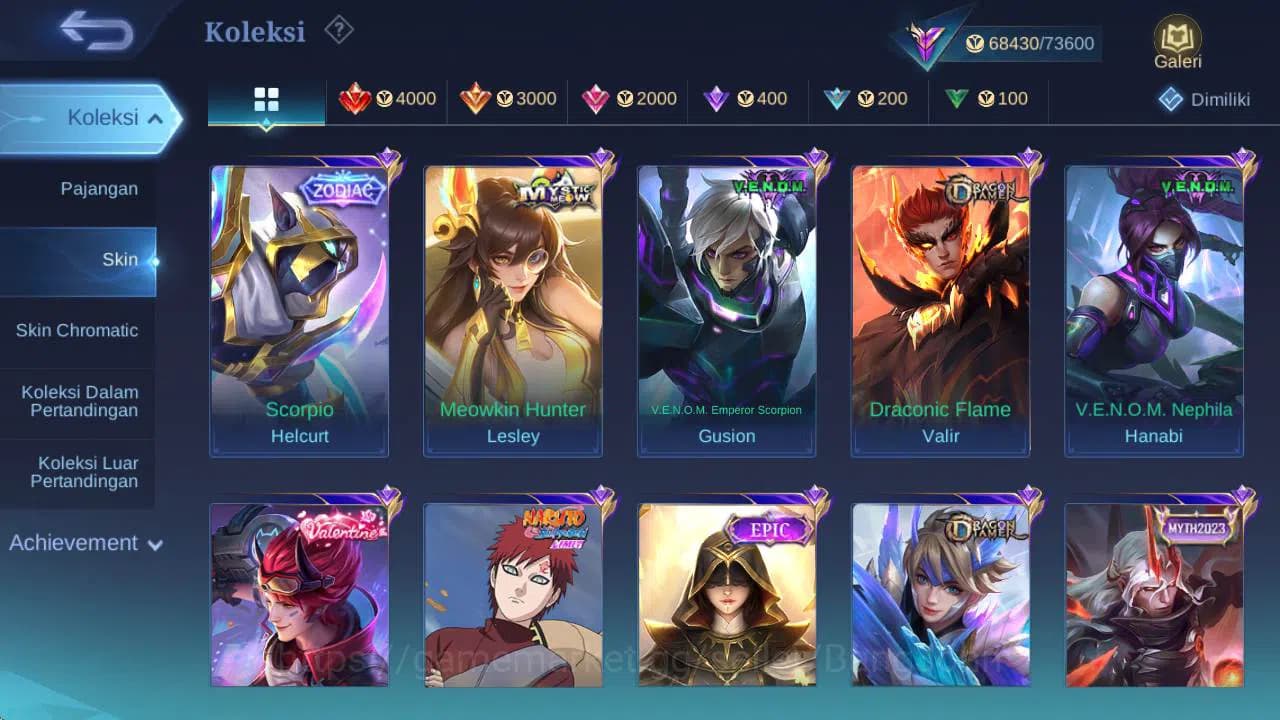1280x720 pixels.
Task: Click the badge emblem beside token counter
Action: (930, 38)
